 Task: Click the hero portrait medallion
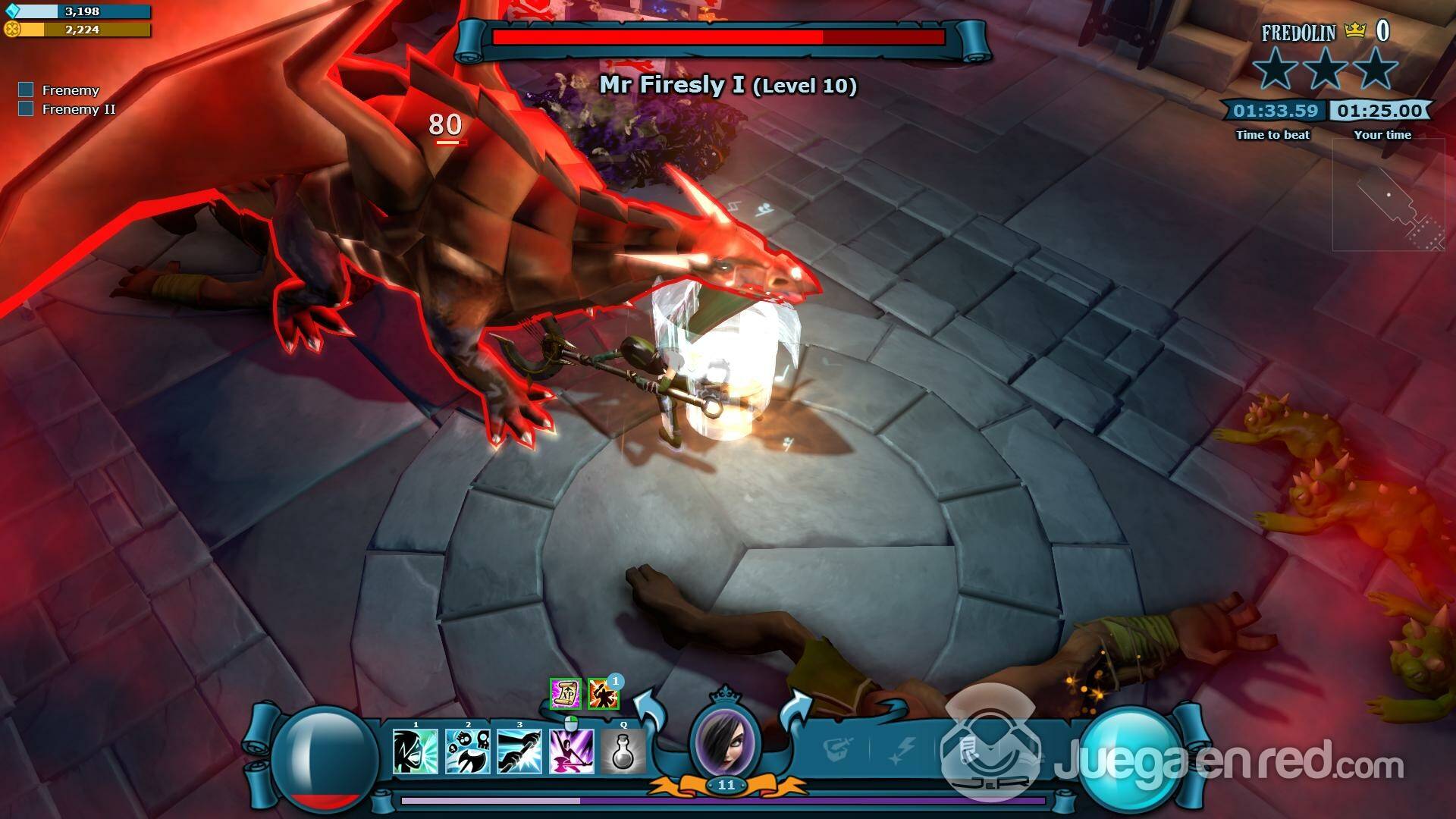click(726, 739)
